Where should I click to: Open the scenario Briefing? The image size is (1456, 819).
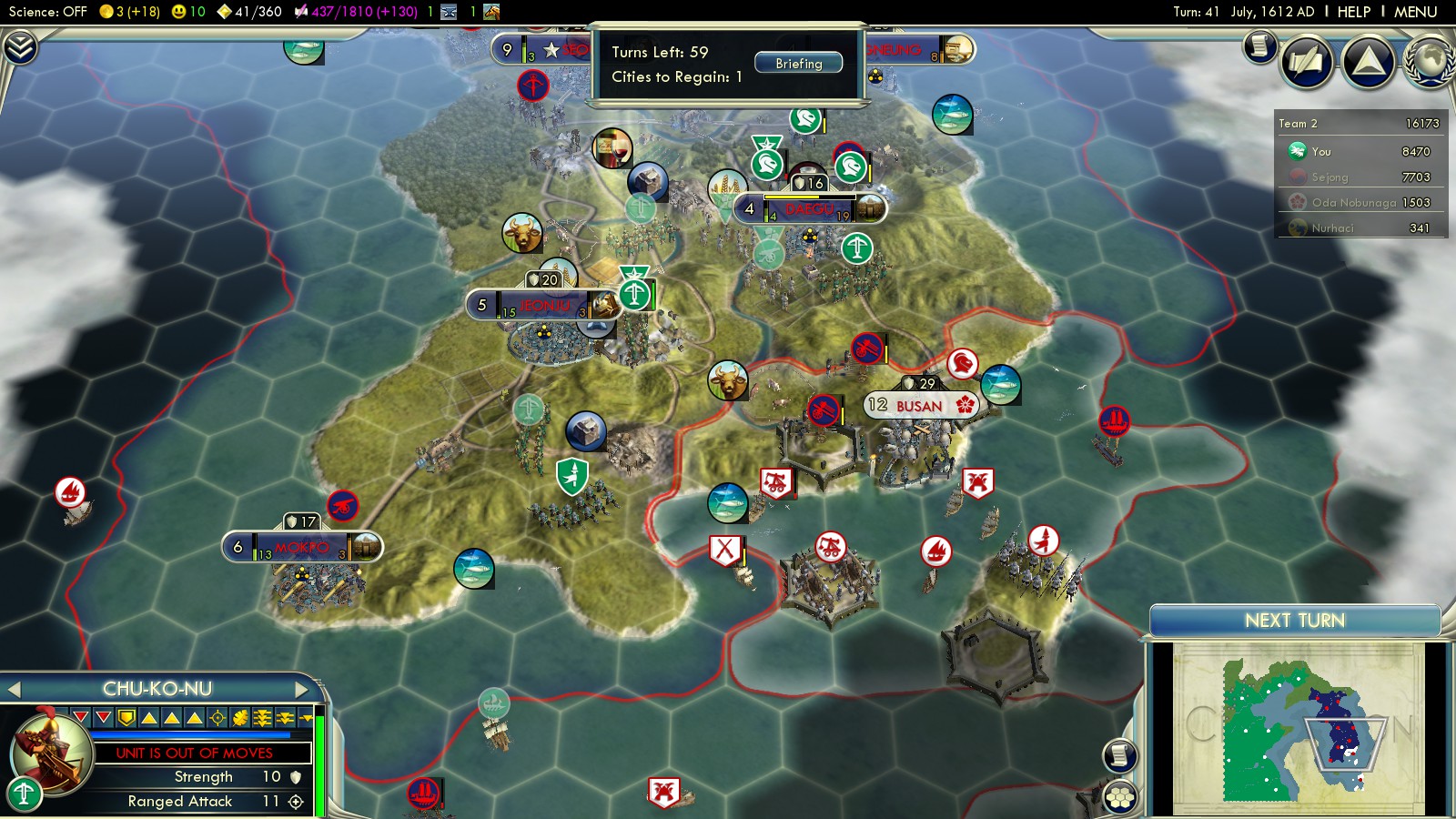point(798,64)
